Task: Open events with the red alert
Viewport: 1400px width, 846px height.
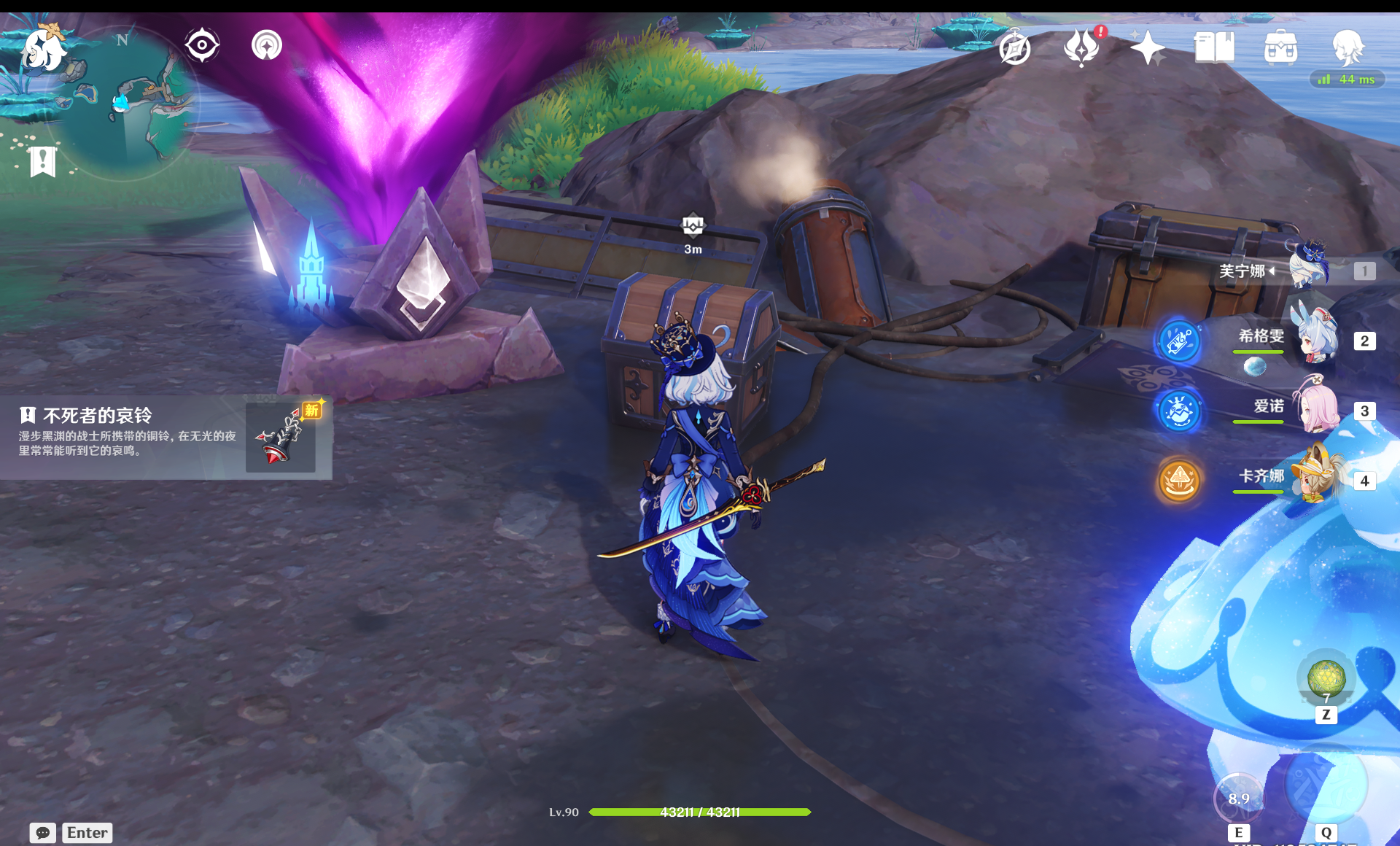Action: [1082, 47]
